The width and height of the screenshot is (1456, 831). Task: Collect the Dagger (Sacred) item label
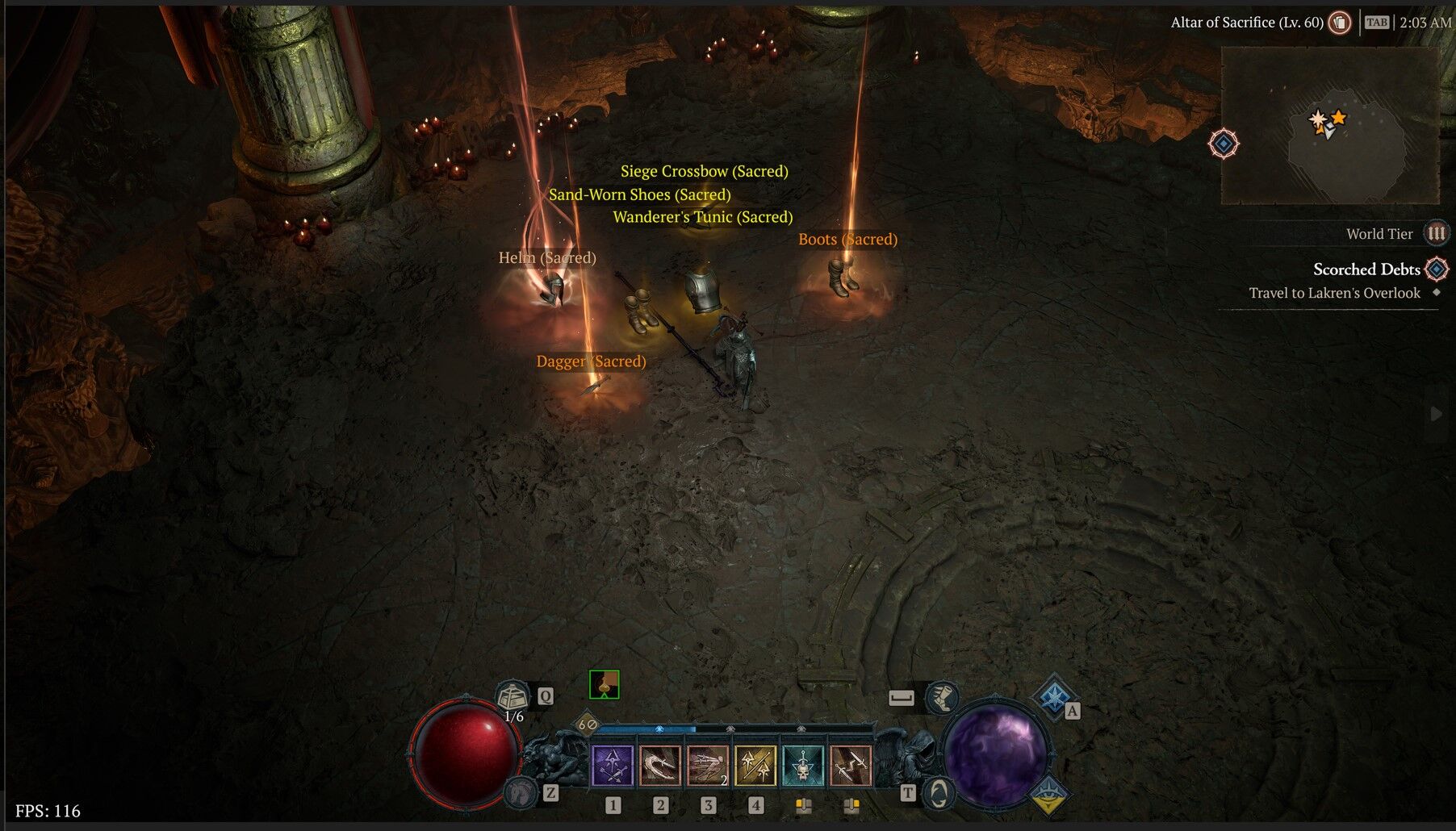point(591,361)
